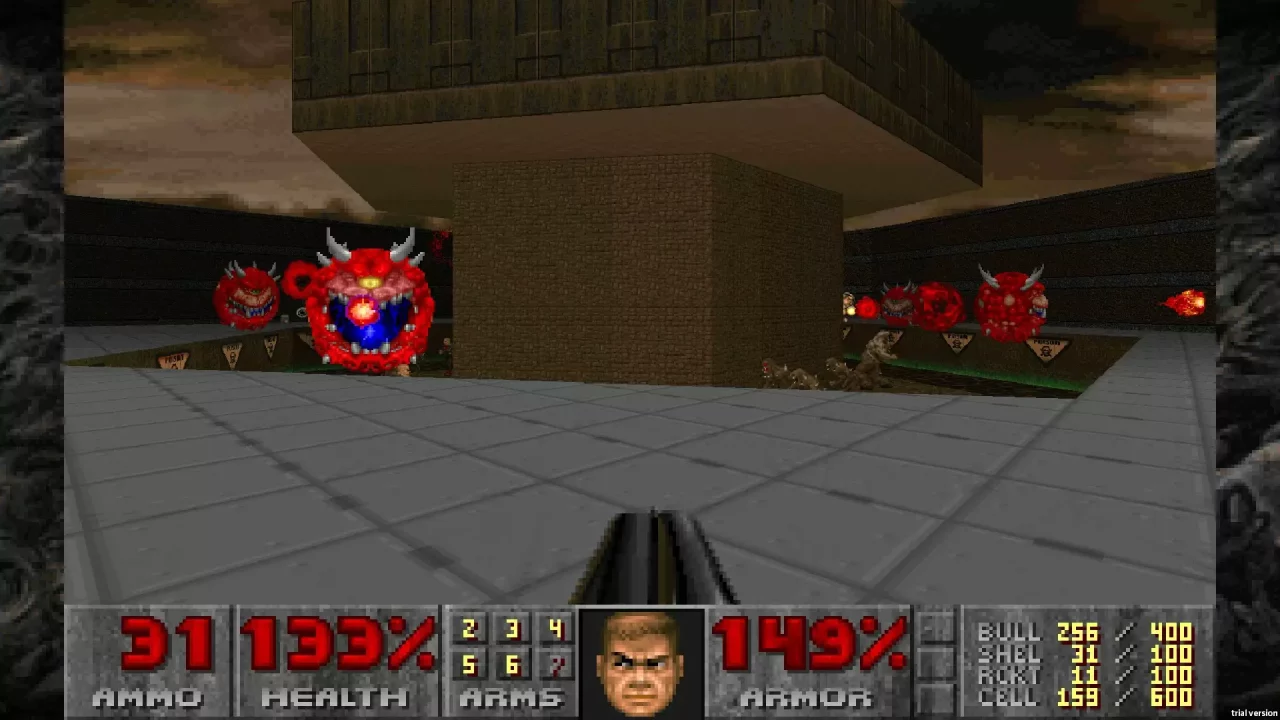This screenshot has height=720, width=1280.
Task: Open the ARMOR section of the status bar
Action: pos(805,697)
